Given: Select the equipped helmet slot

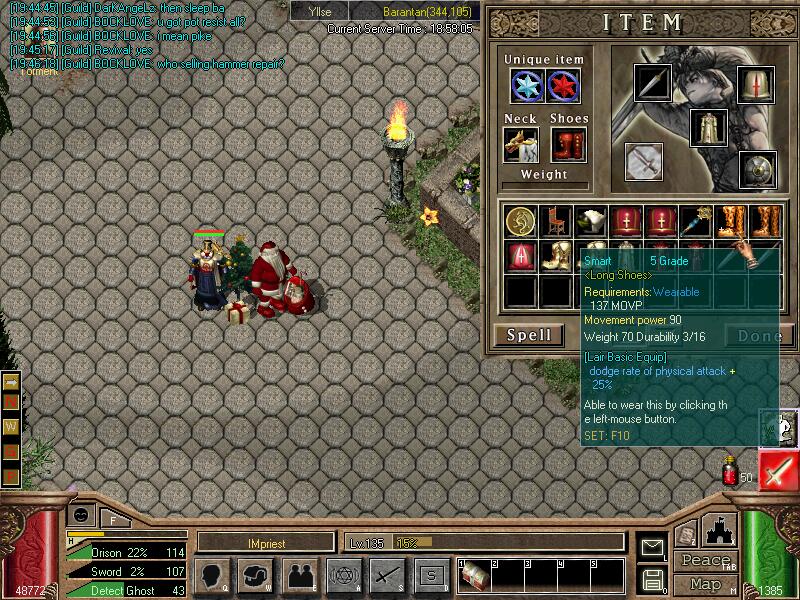Looking at the screenshot, I should (x=755, y=83).
